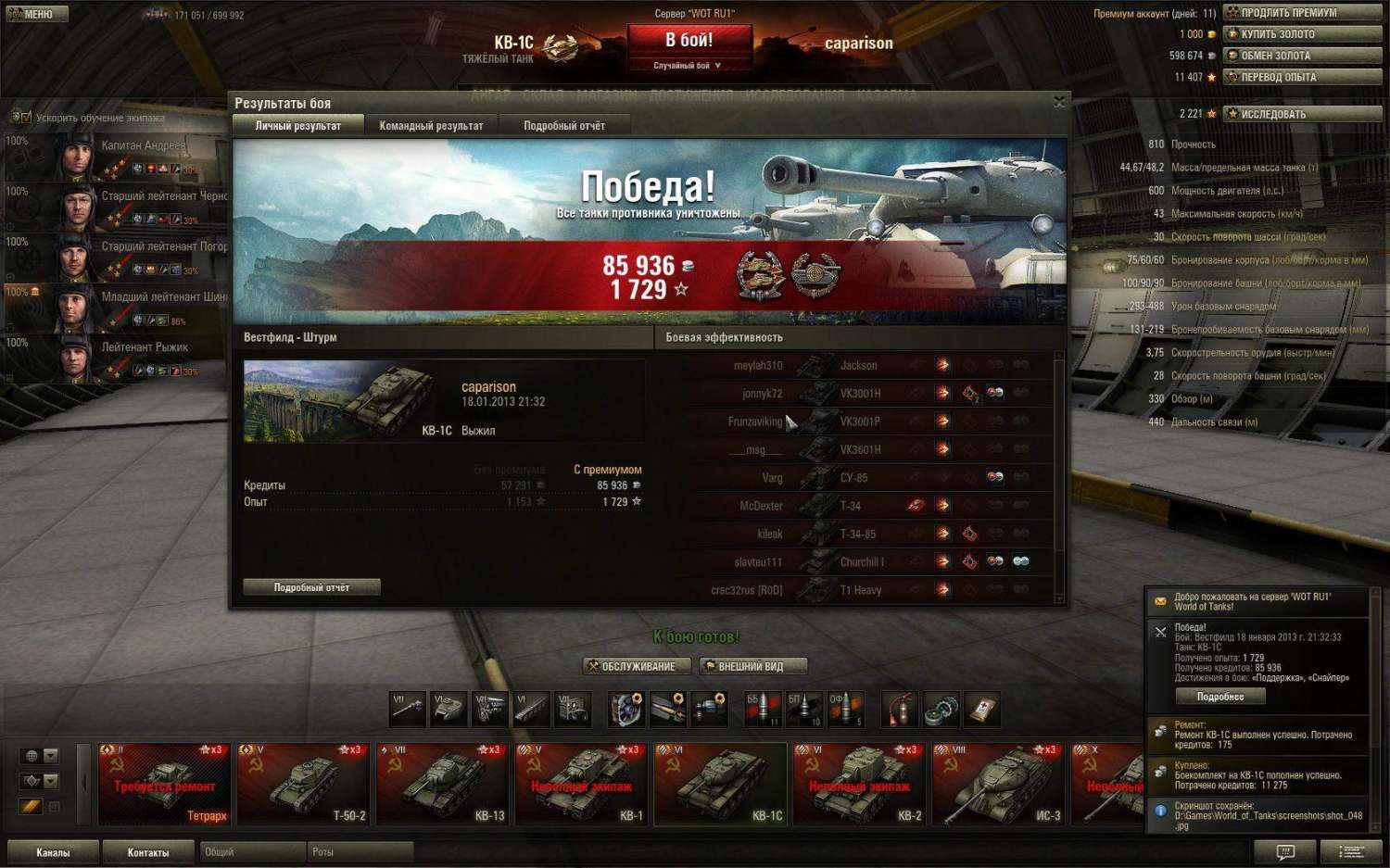The height and width of the screenshot is (868, 1390).
Task: Choose Купить золото button
Action: (1302, 34)
